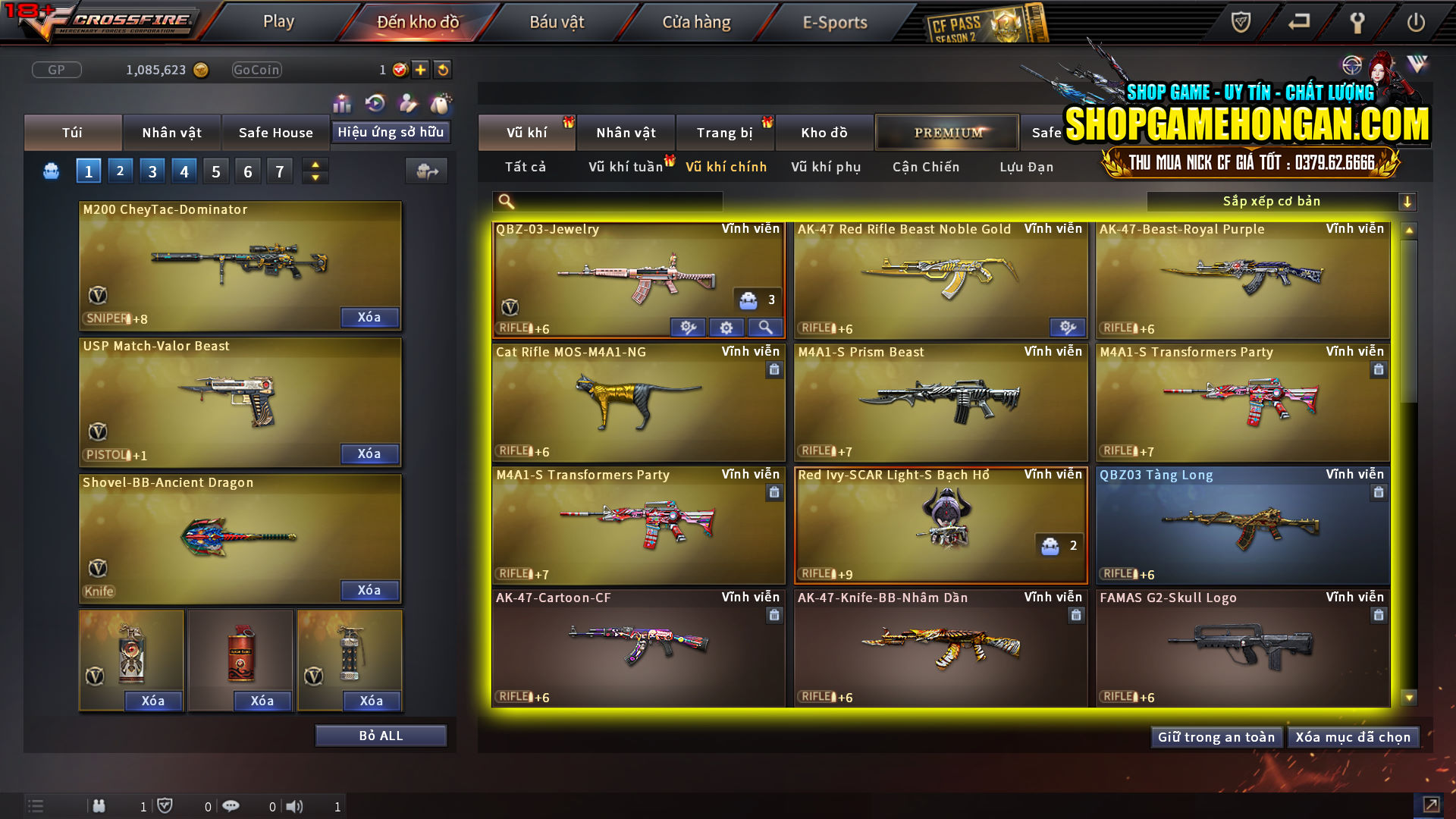Click the shield icon in the top-right header
The height and width of the screenshot is (819, 1456).
click(1239, 23)
